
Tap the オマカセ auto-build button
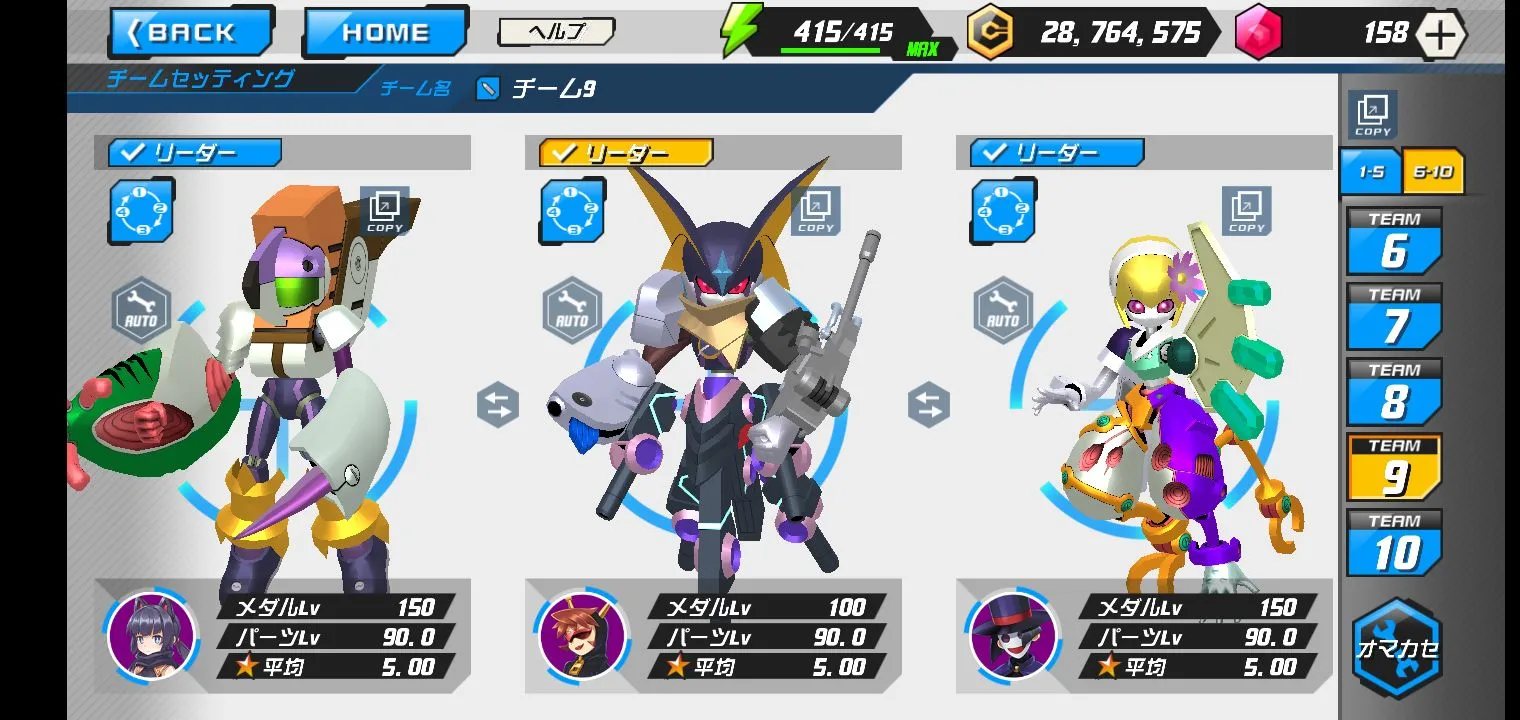tap(1397, 648)
